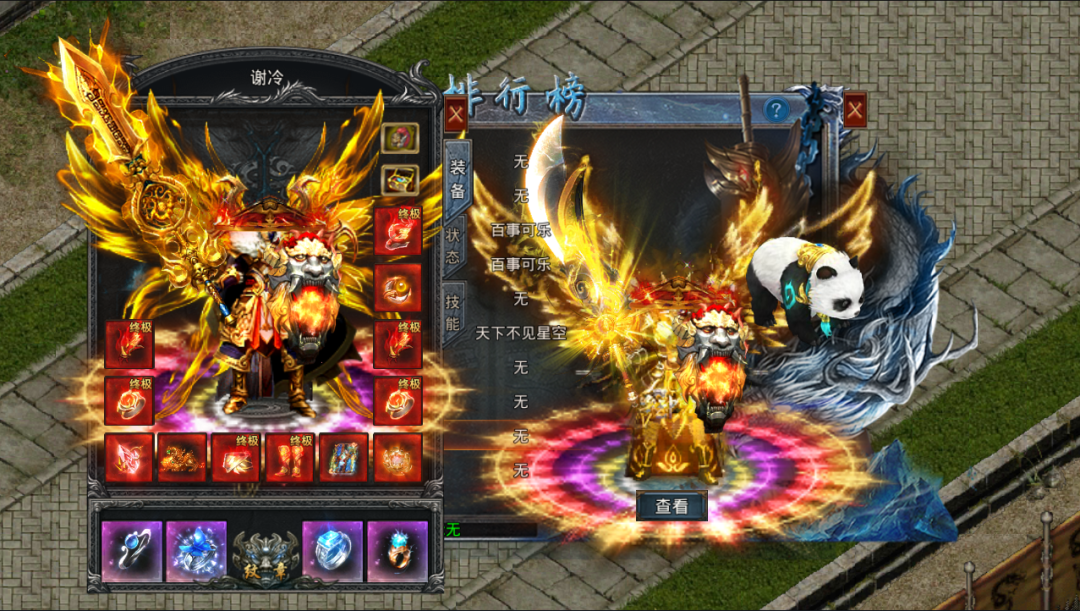Viewport: 1080px width, 611px height.
Task: Select the blue crystal cluster slot
Action: 196,551
